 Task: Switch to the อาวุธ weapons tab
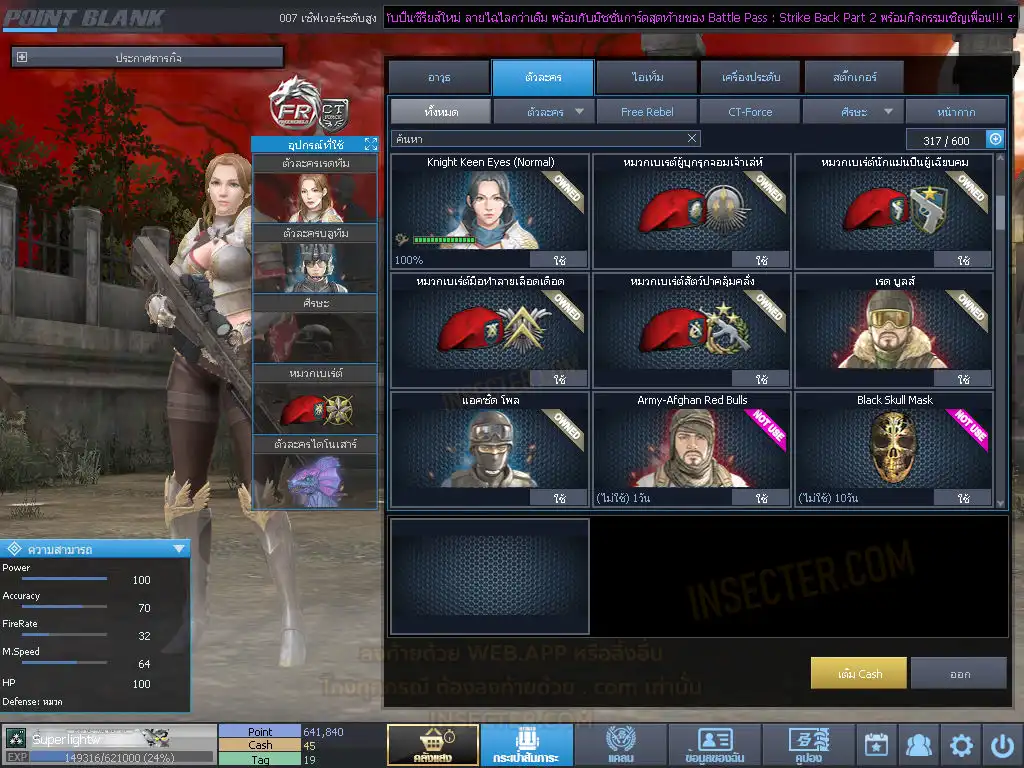(x=438, y=77)
